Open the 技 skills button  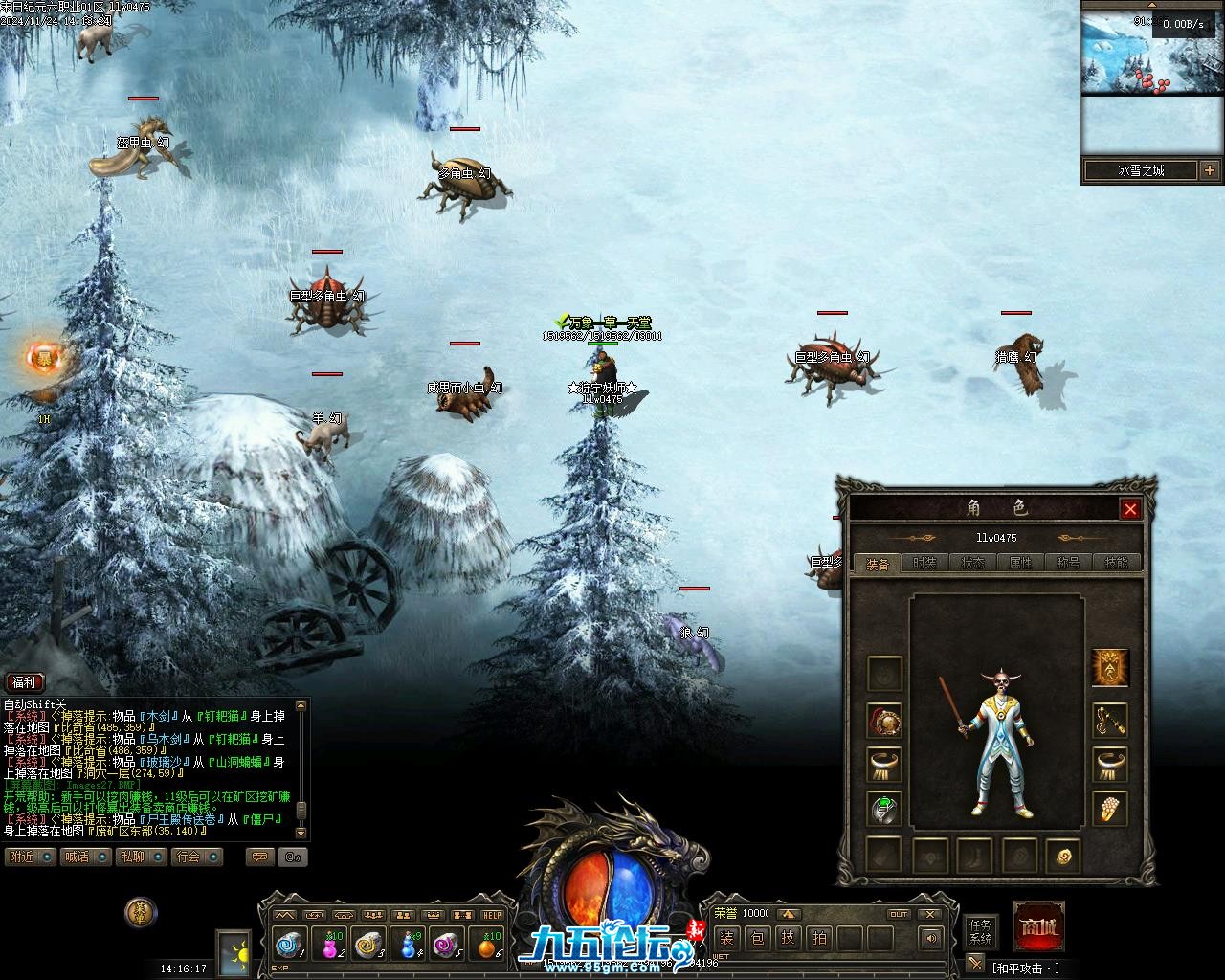pyautogui.click(x=788, y=938)
